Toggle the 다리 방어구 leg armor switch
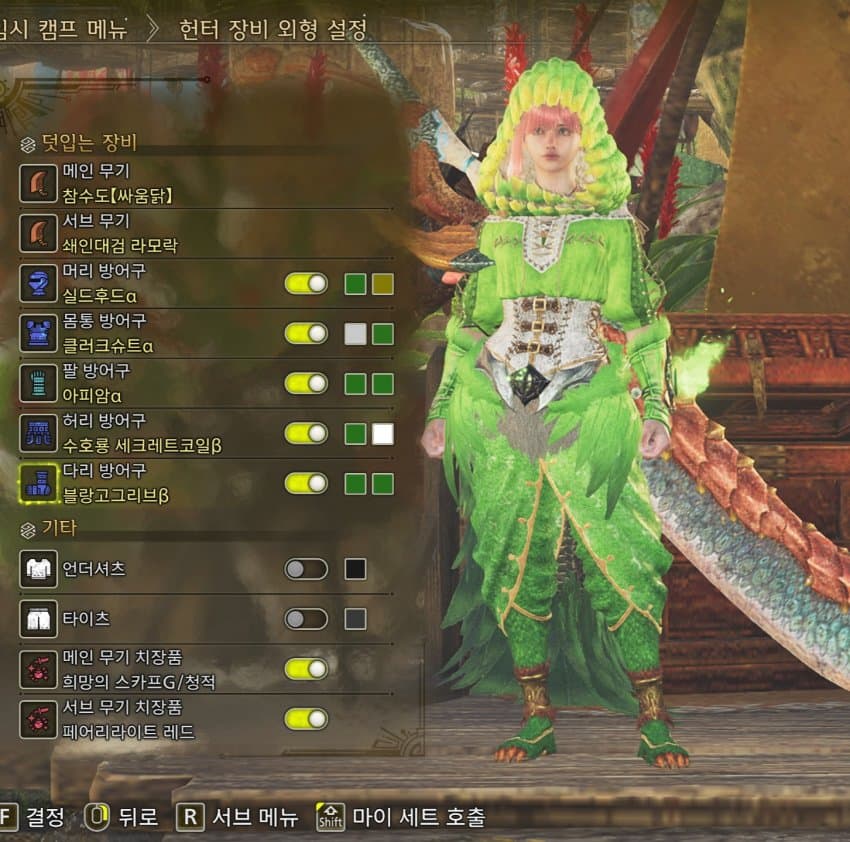Image resolution: width=850 pixels, height=842 pixels. pyautogui.click(x=306, y=484)
